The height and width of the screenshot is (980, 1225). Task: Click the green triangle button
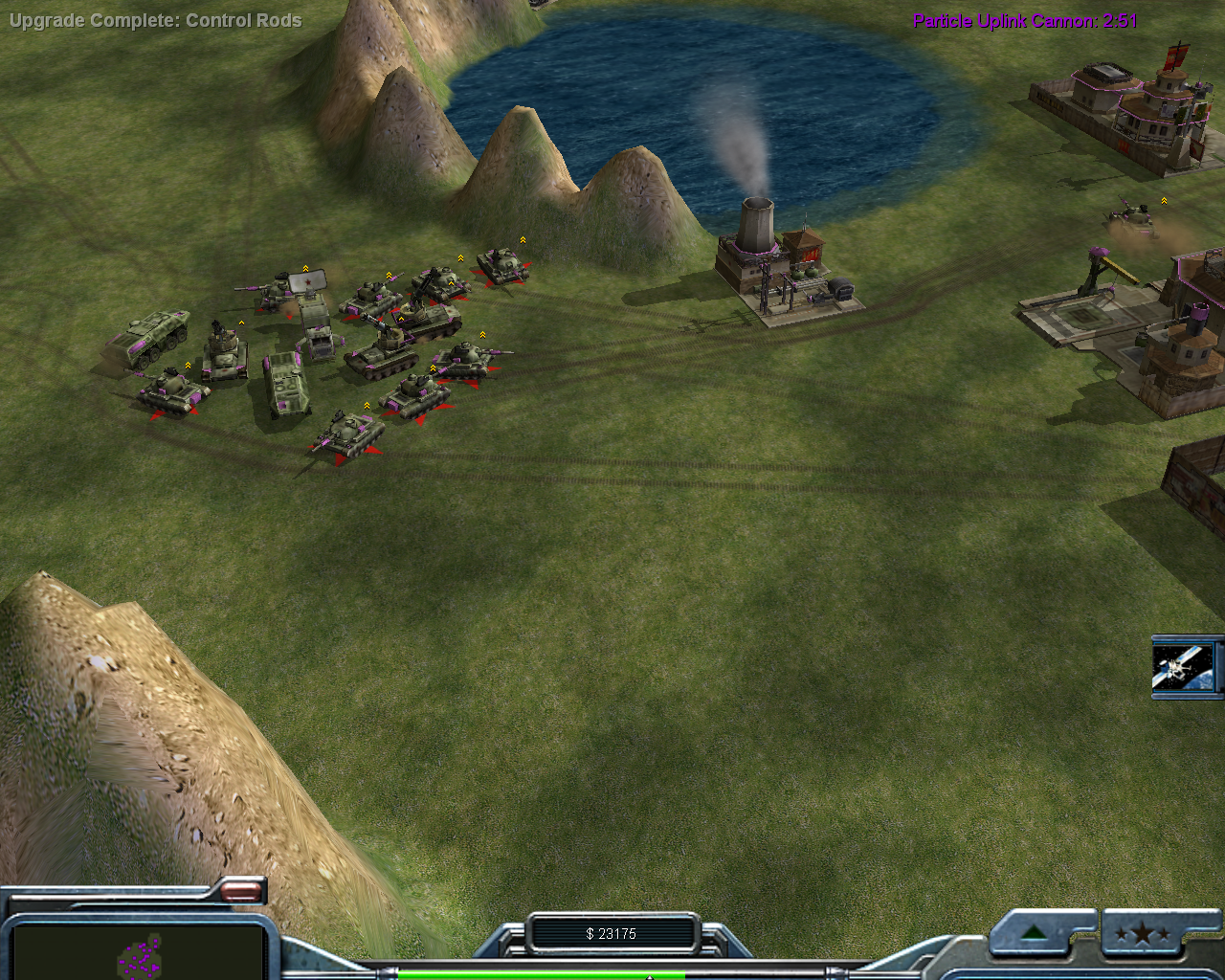pos(1034,934)
